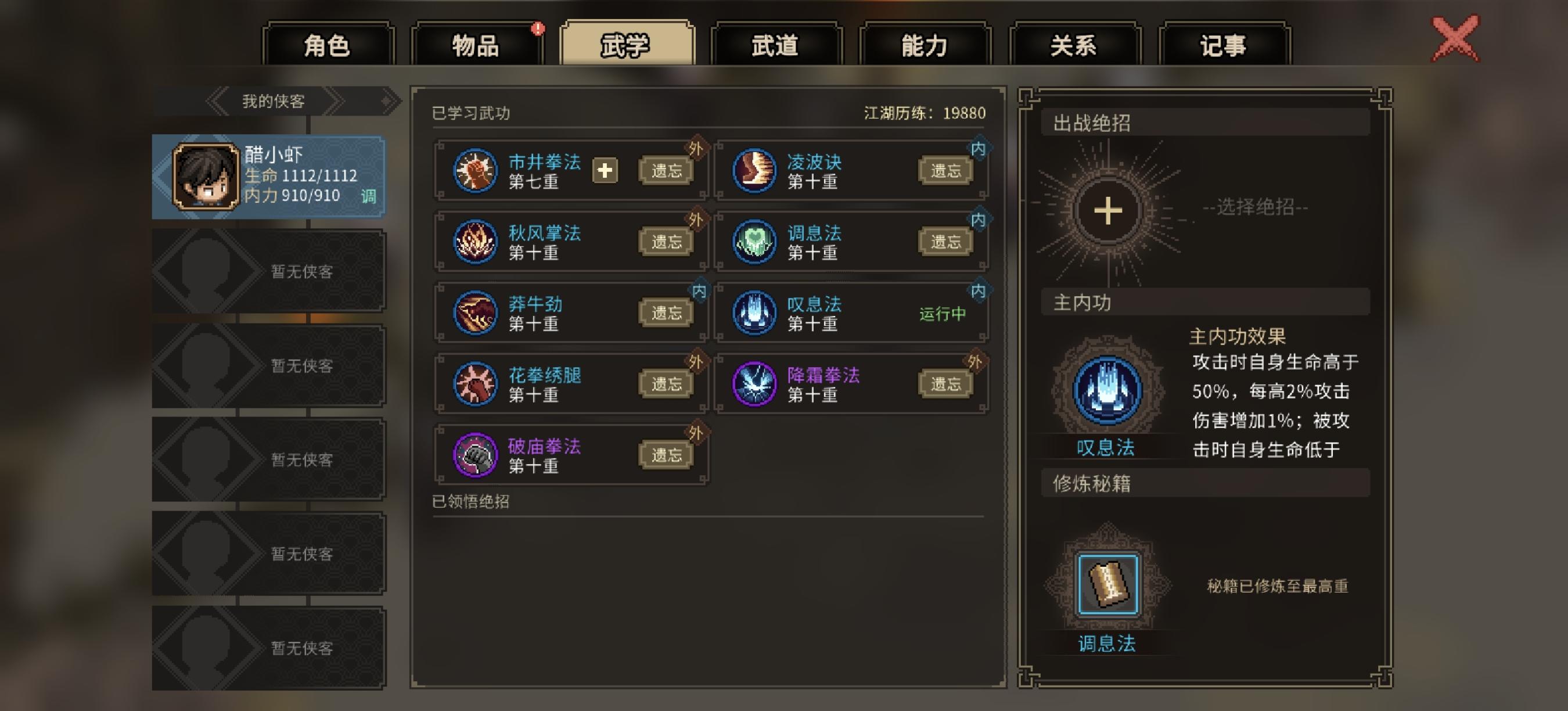Screen dimensions: 1568x711
Task: Select the 破庙拳法 skill icon
Action: pyautogui.click(x=476, y=455)
